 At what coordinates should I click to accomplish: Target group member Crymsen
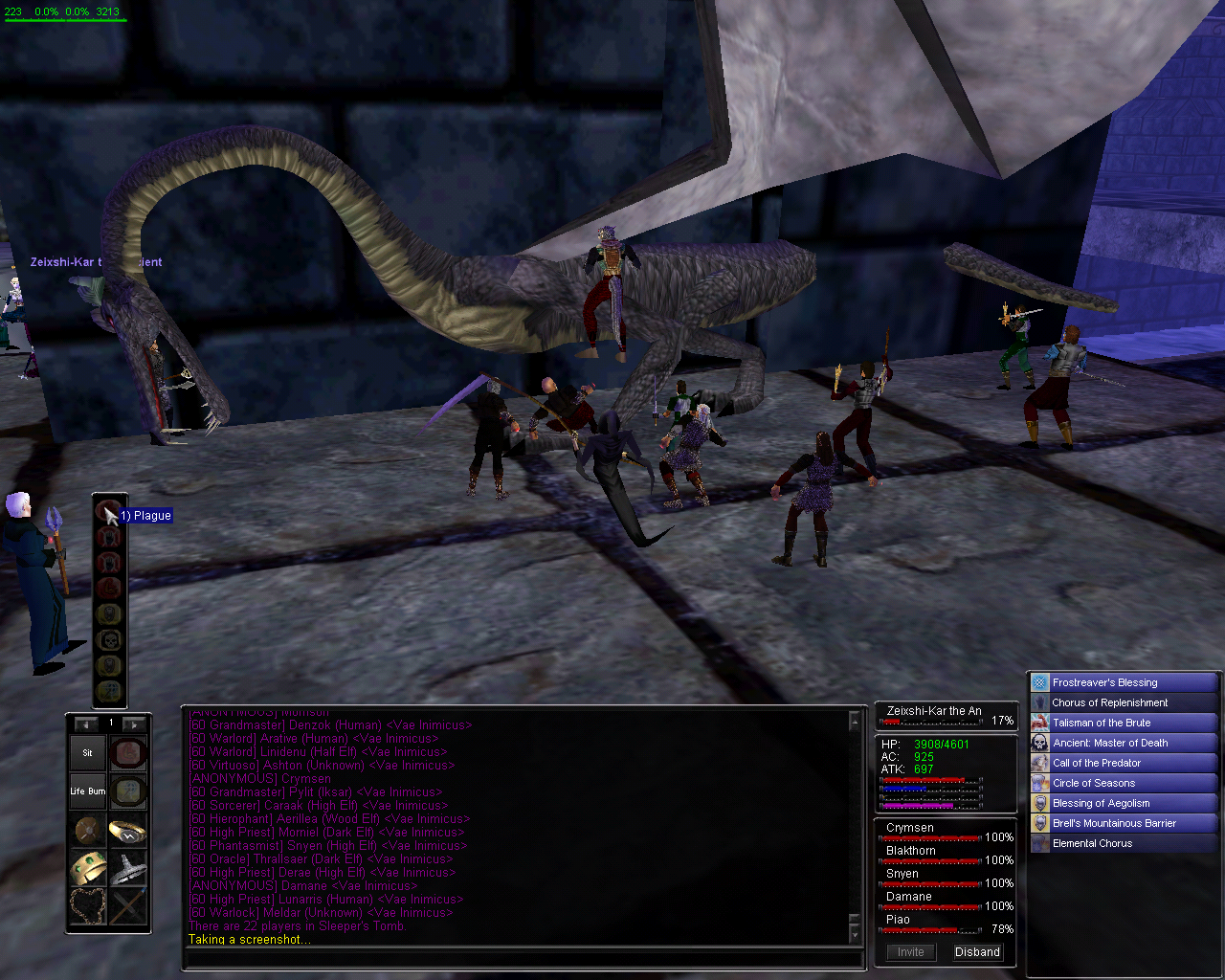click(910, 828)
